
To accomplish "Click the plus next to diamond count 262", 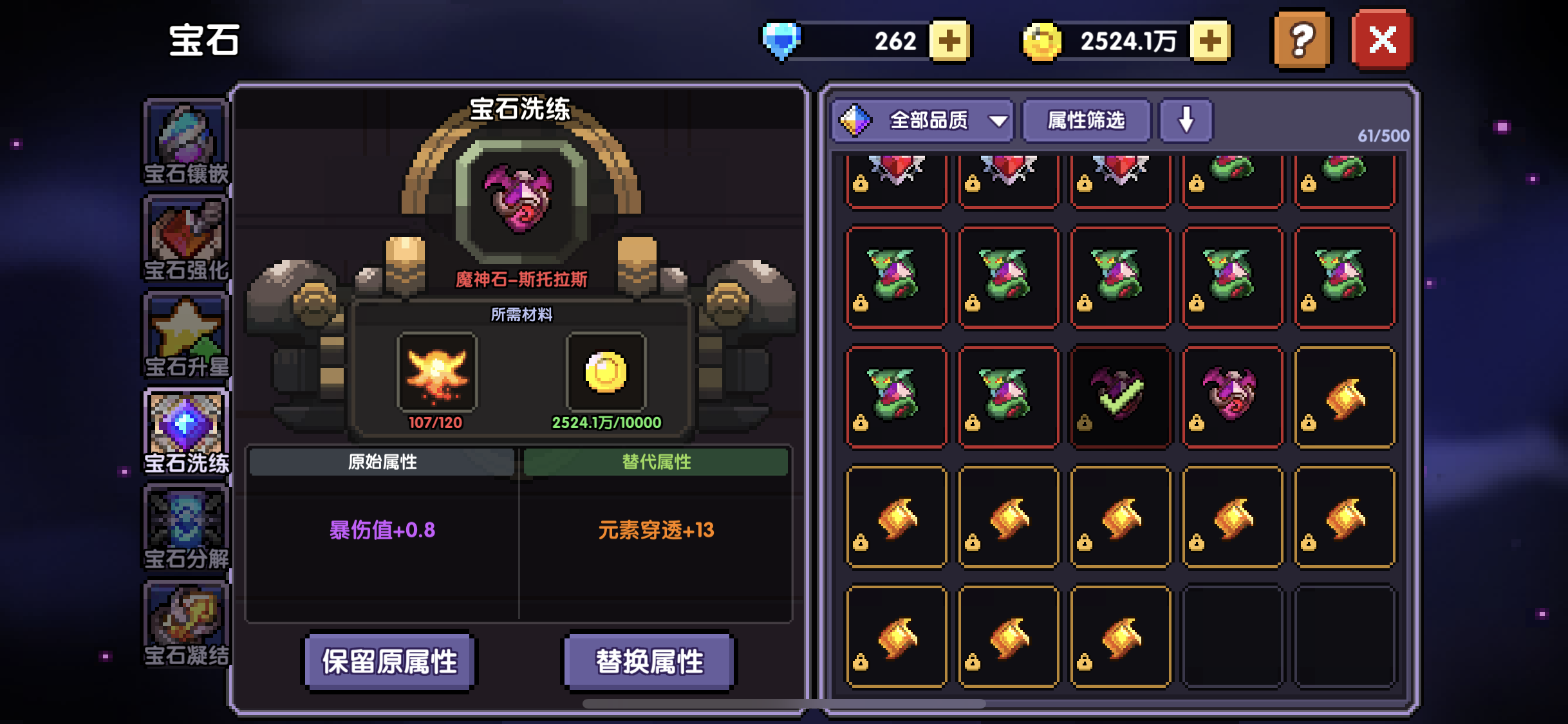I will pos(949,41).
